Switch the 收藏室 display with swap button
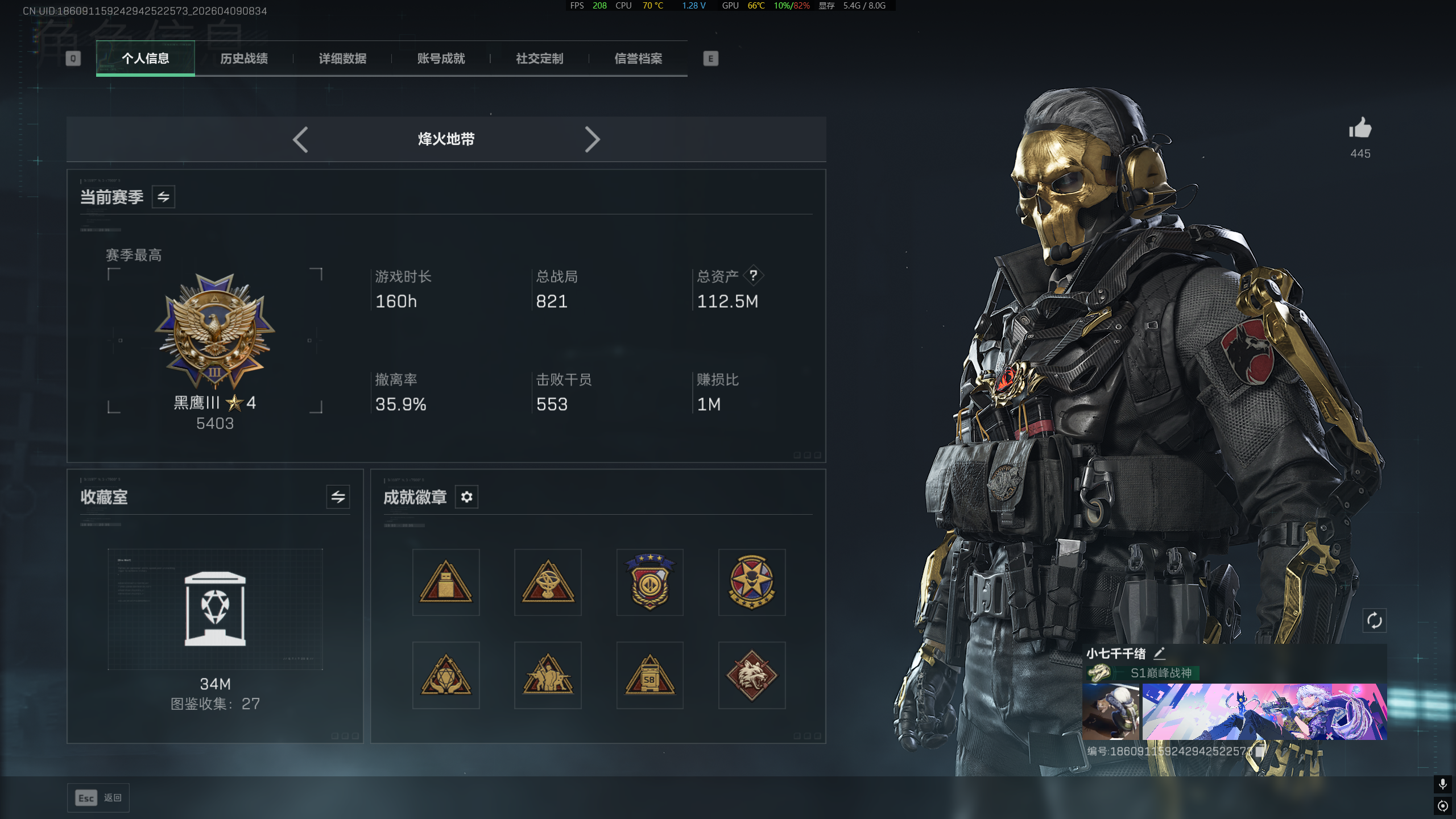 338,497
